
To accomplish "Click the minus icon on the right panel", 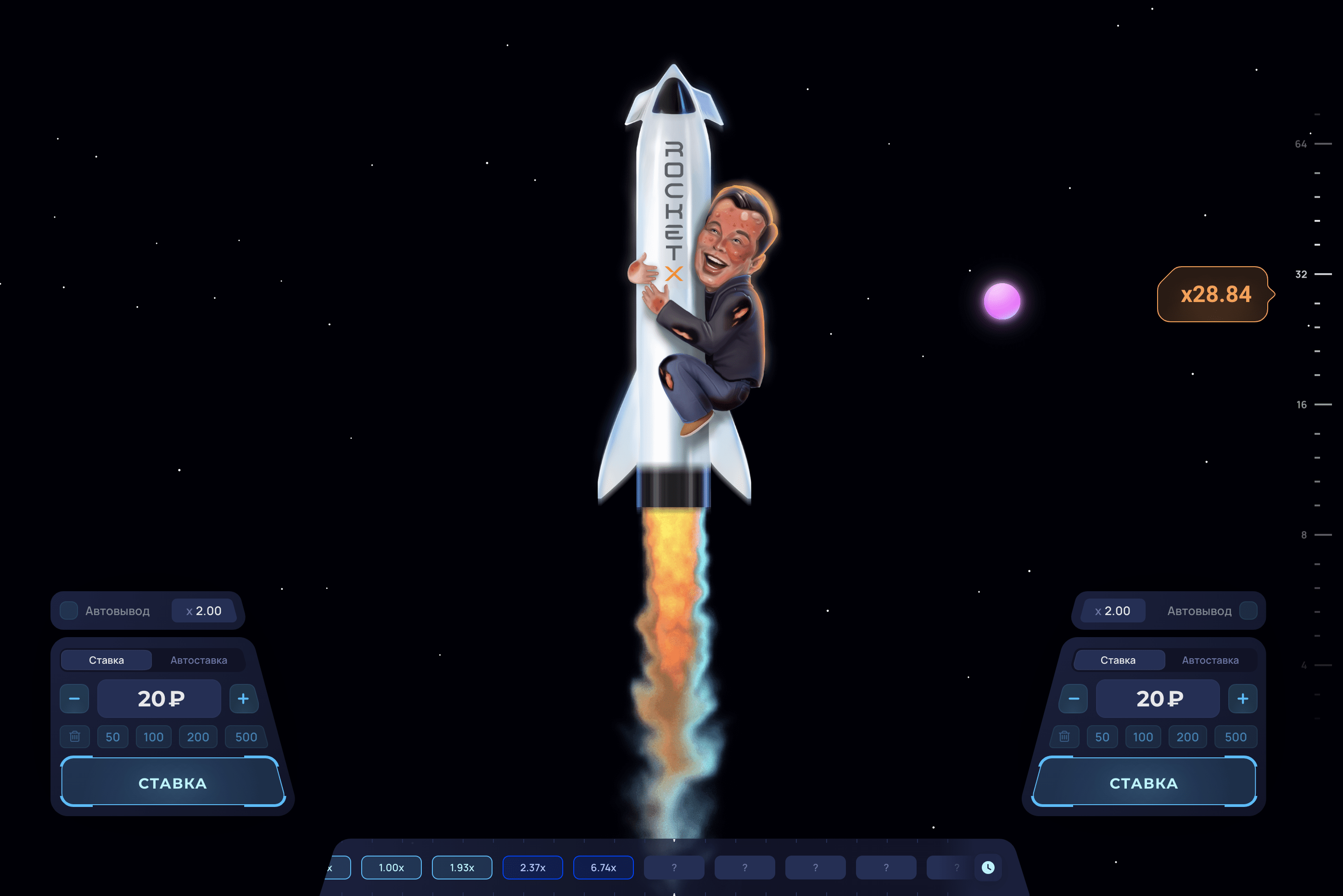I will 1074,698.
